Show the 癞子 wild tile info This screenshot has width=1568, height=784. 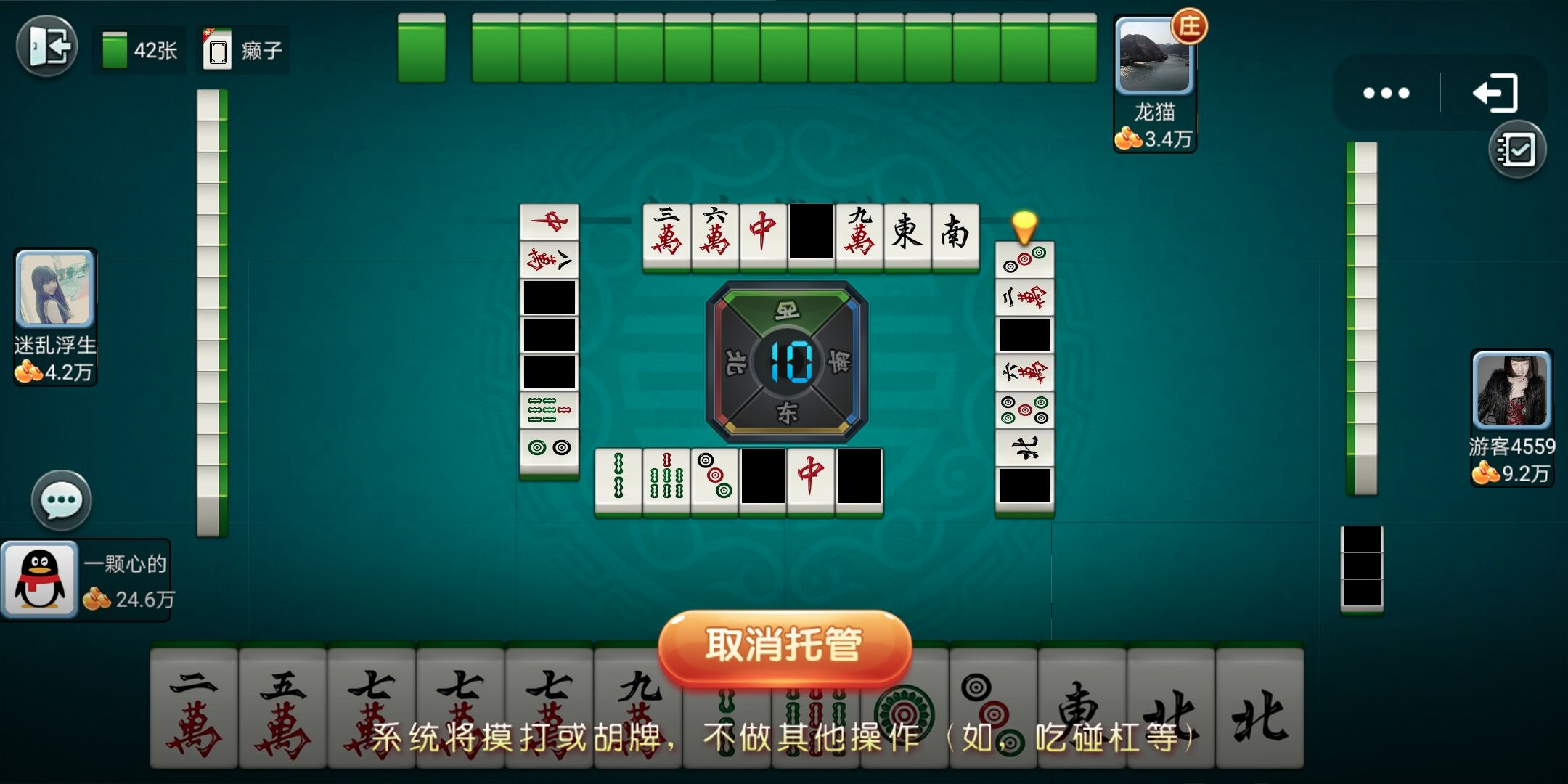click(243, 50)
